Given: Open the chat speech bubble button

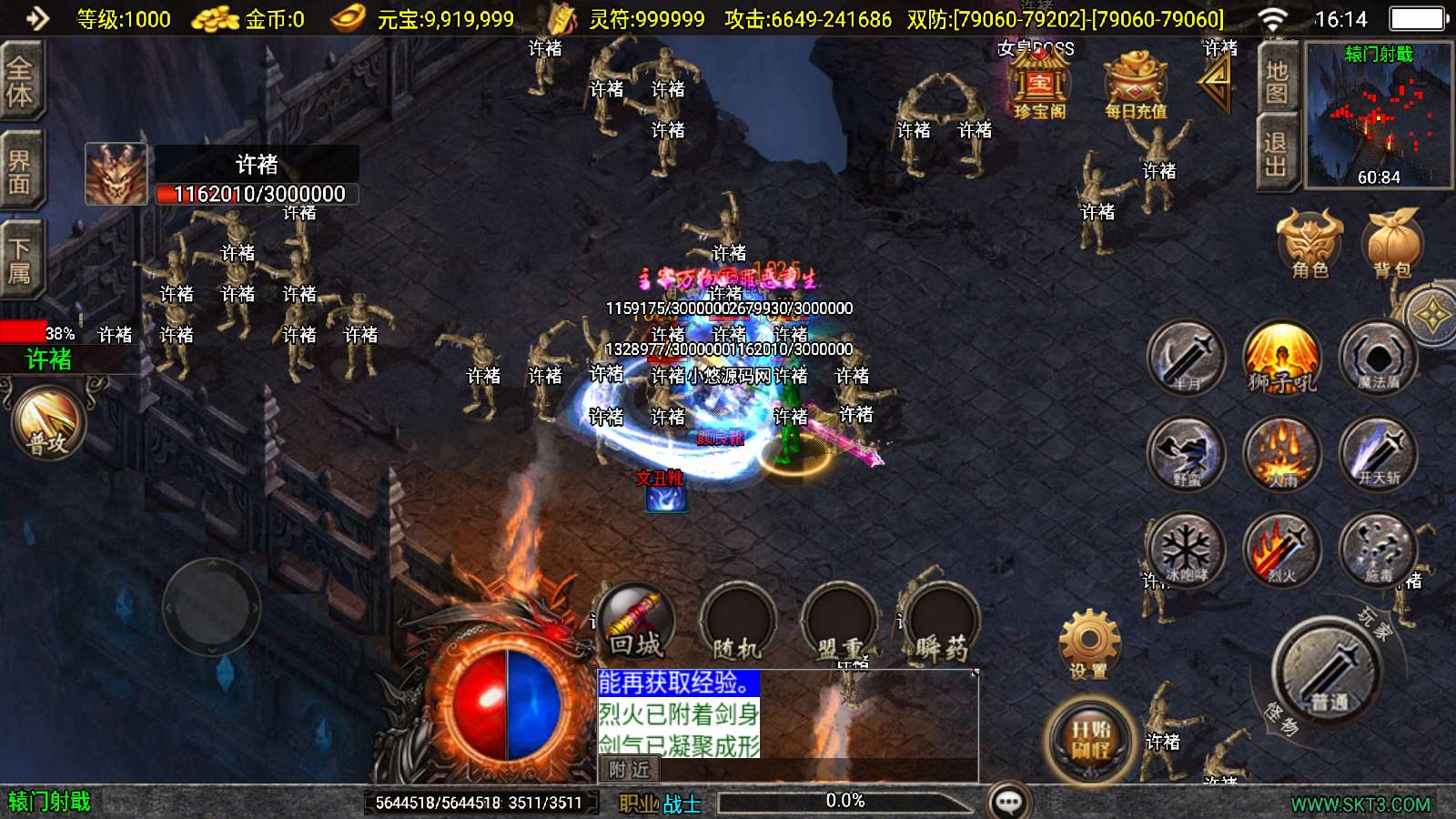Looking at the screenshot, I should [1008, 802].
